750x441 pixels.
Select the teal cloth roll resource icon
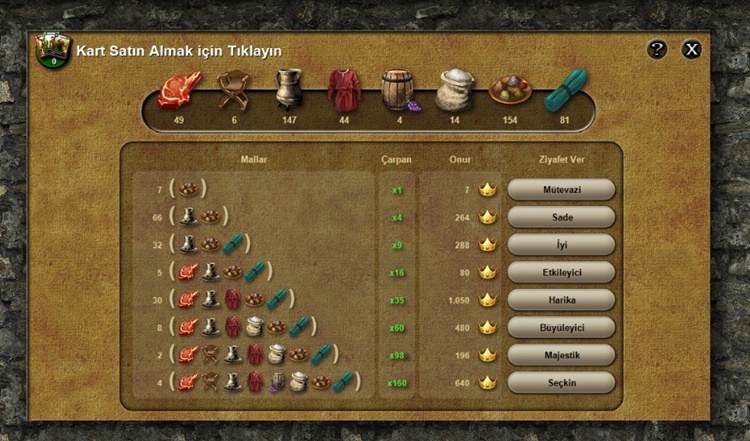(x=565, y=90)
